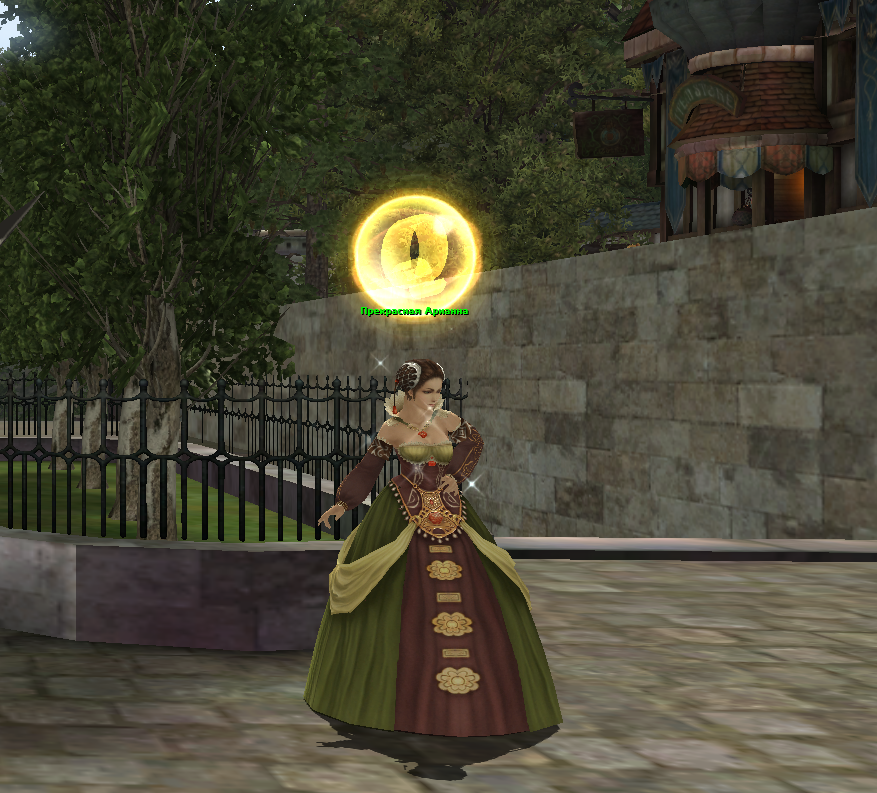Select the Прекрасная Арианна green nameplate

(414, 312)
